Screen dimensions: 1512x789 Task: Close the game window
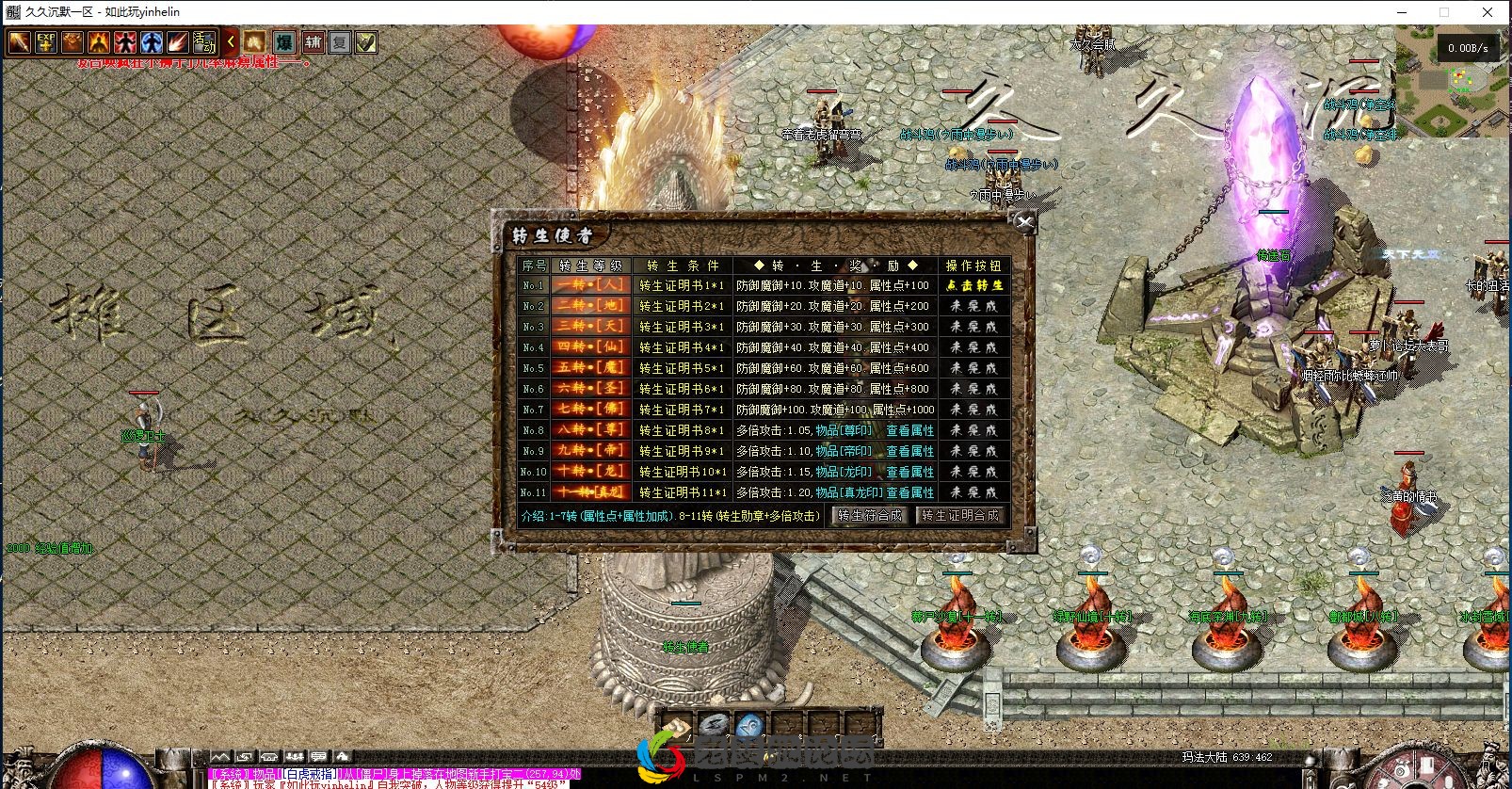click(1488, 12)
